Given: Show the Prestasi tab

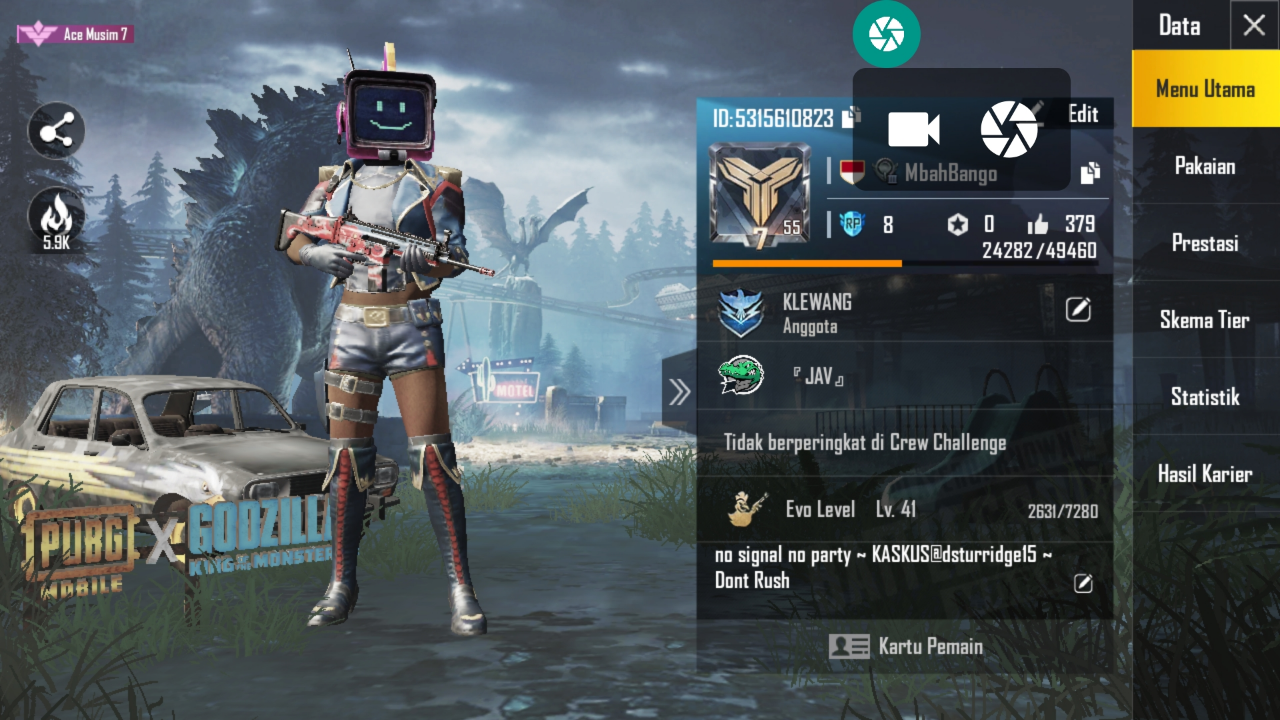Looking at the screenshot, I should click(x=1205, y=243).
